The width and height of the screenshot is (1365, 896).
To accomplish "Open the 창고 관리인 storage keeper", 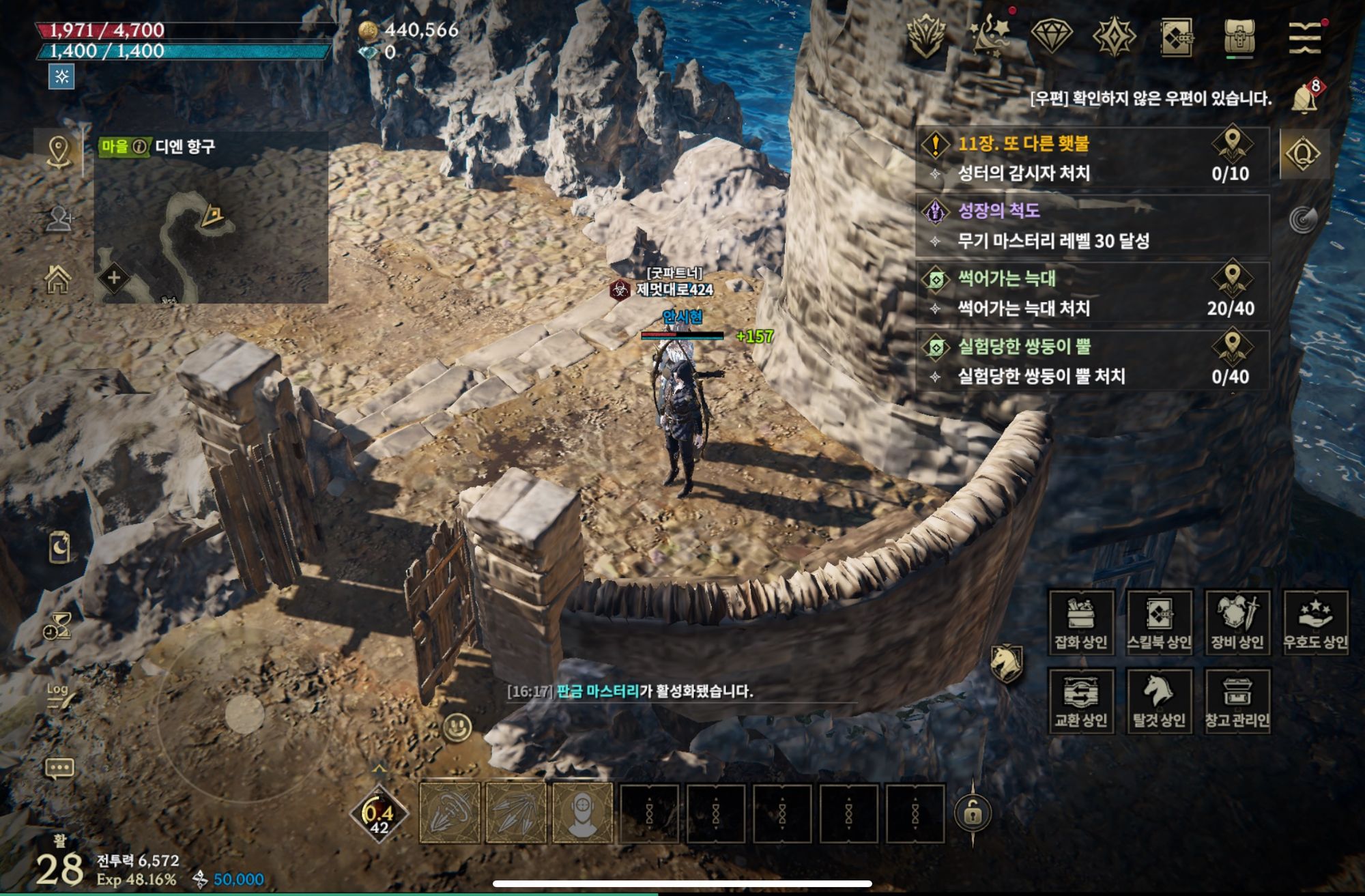I will (x=1237, y=701).
